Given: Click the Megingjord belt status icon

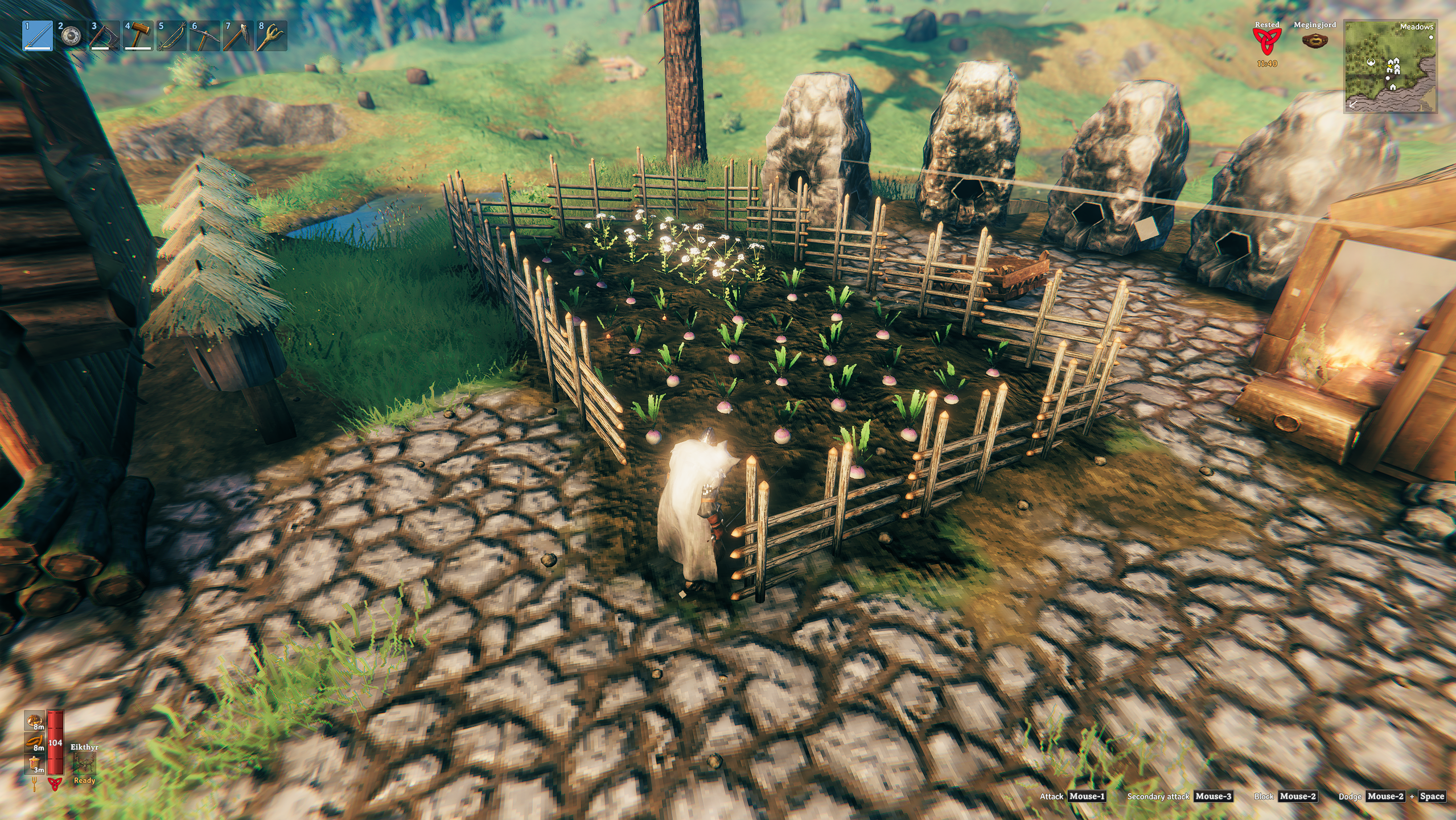Looking at the screenshot, I should point(1314,41).
